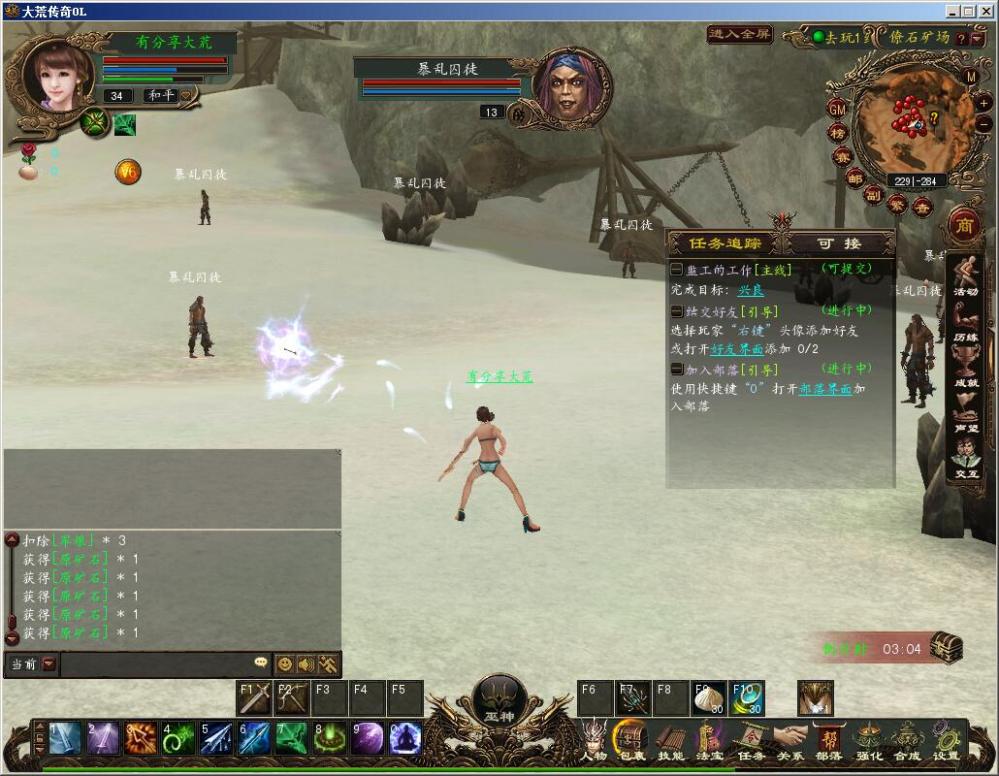The height and width of the screenshot is (776, 999).
Task: Open the 商 shop button
Action: 965,224
